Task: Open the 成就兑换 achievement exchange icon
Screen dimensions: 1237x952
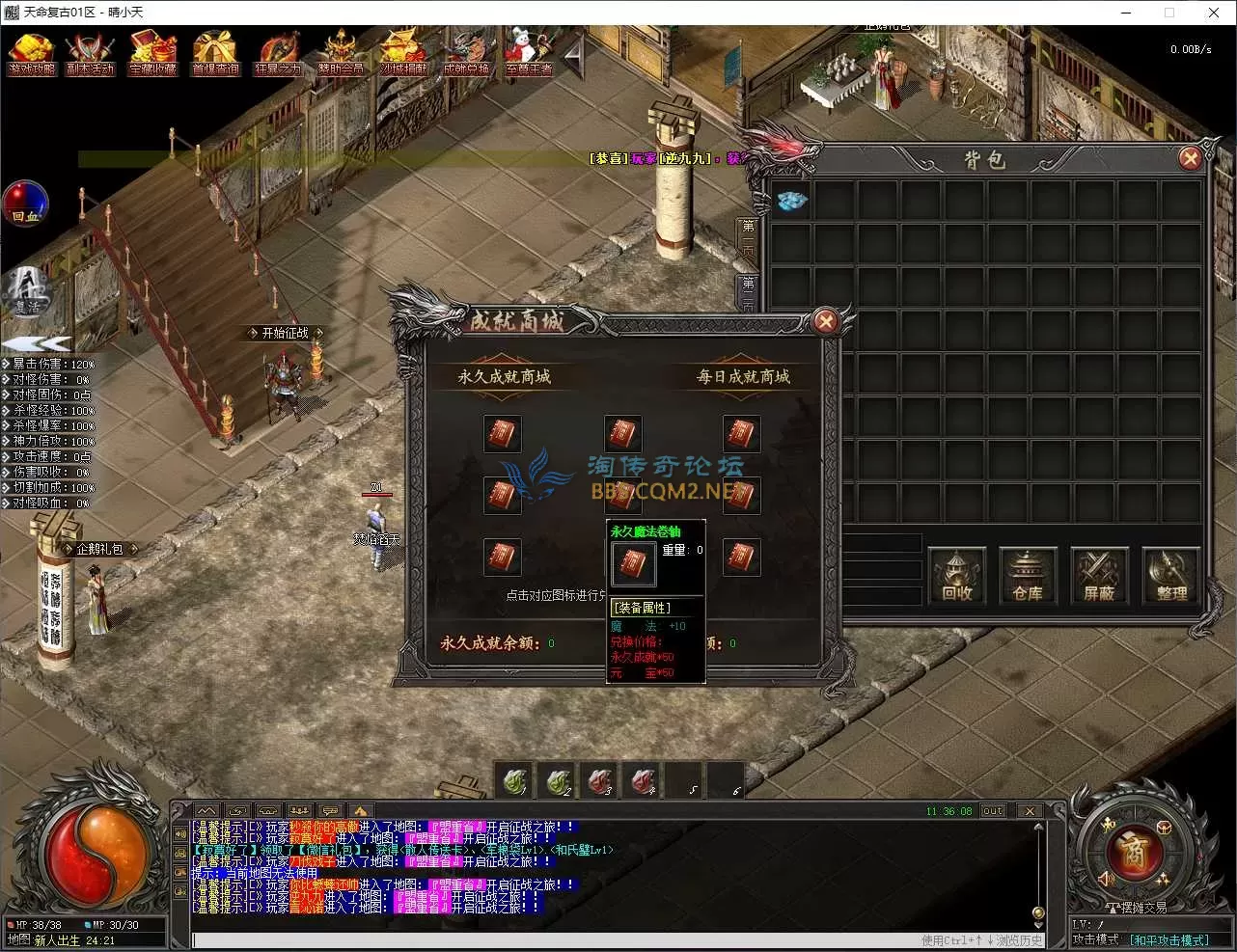Action: pyautogui.click(x=466, y=54)
